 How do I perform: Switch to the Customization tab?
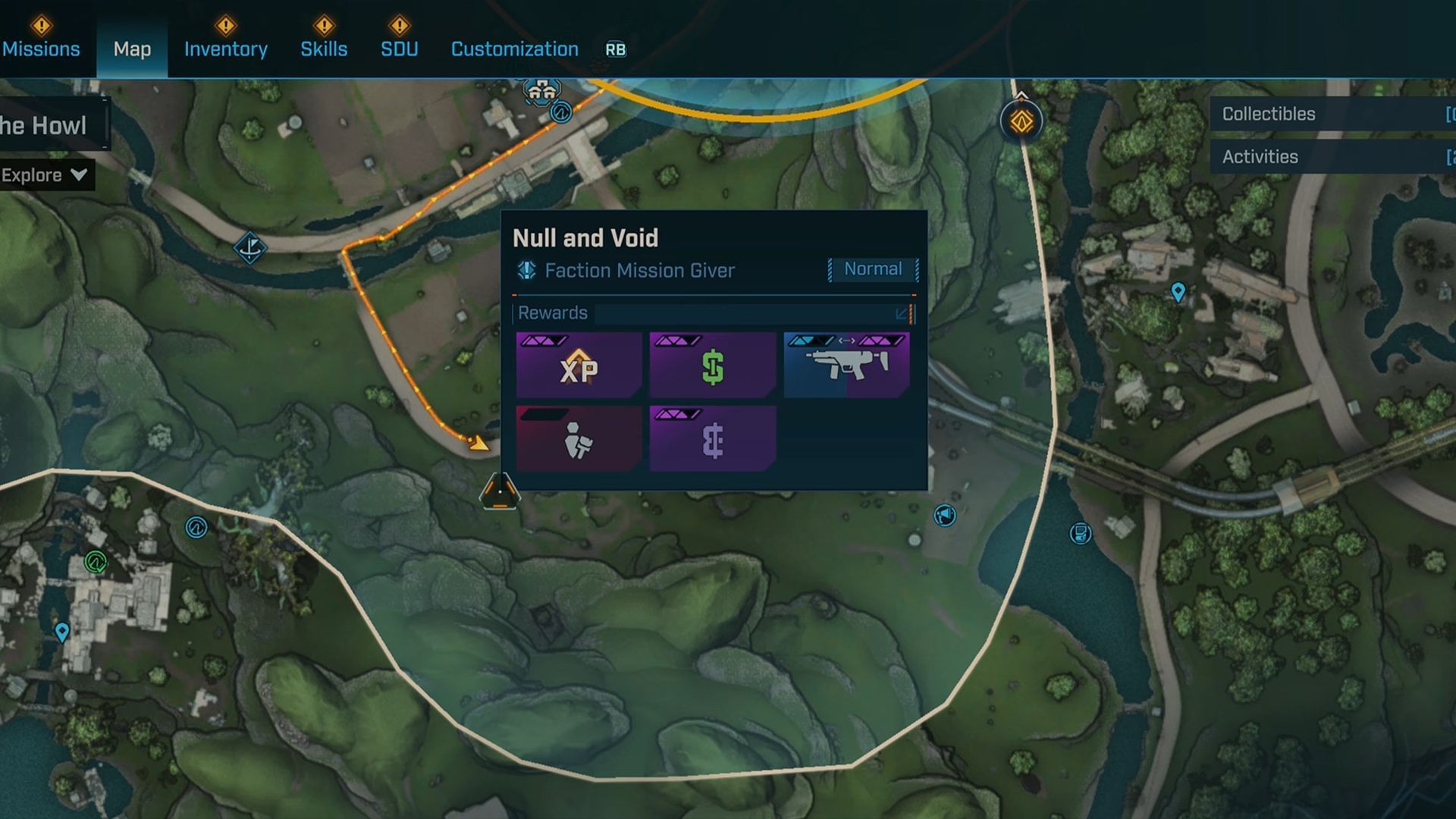click(514, 49)
